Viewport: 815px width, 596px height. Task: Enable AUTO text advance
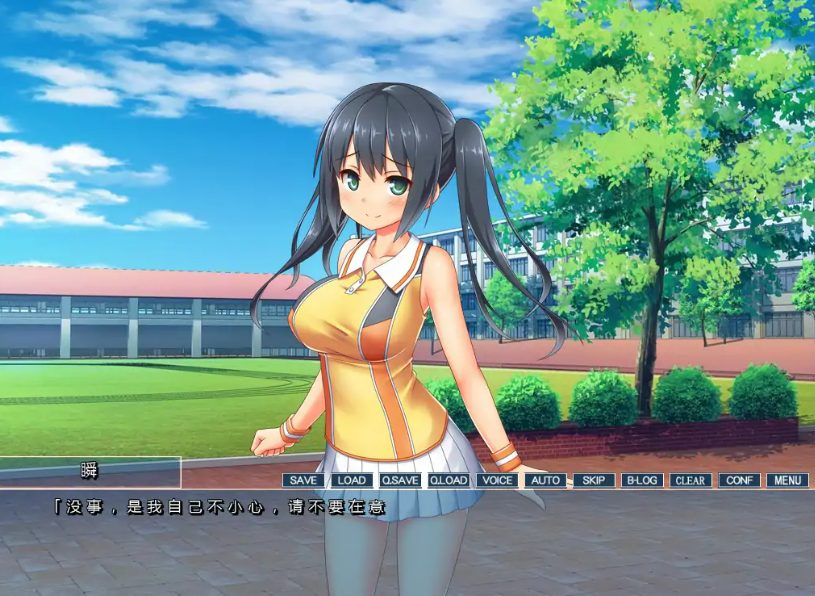tap(545, 480)
